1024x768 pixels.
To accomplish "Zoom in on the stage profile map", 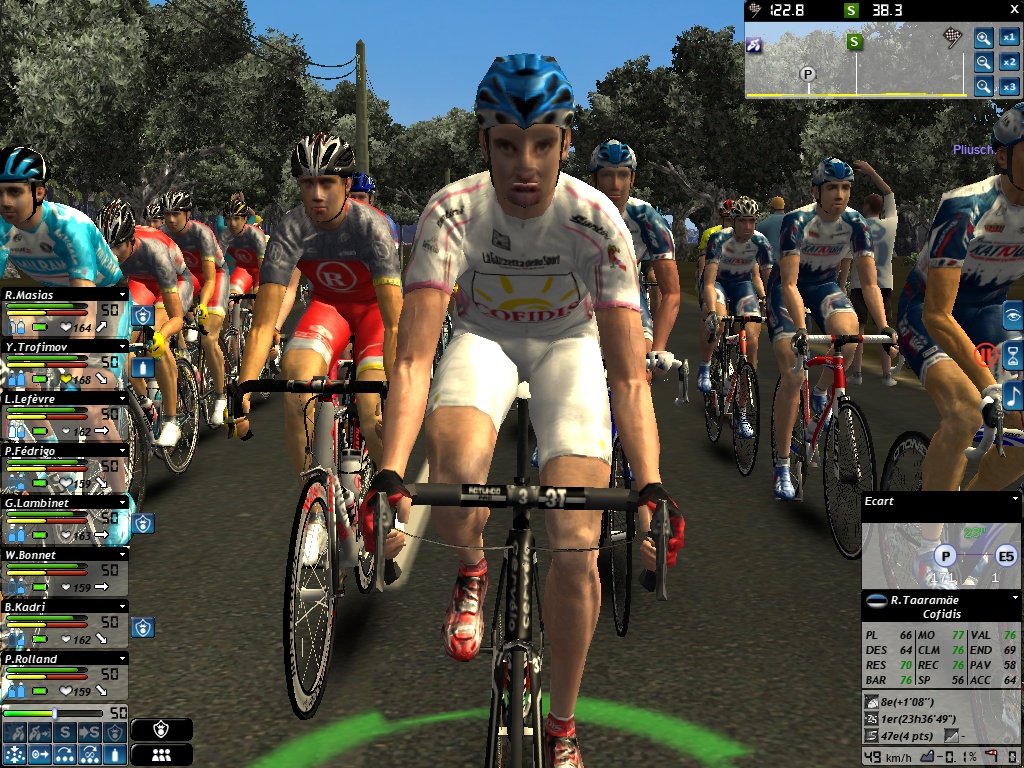I will pyautogui.click(x=984, y=38).
